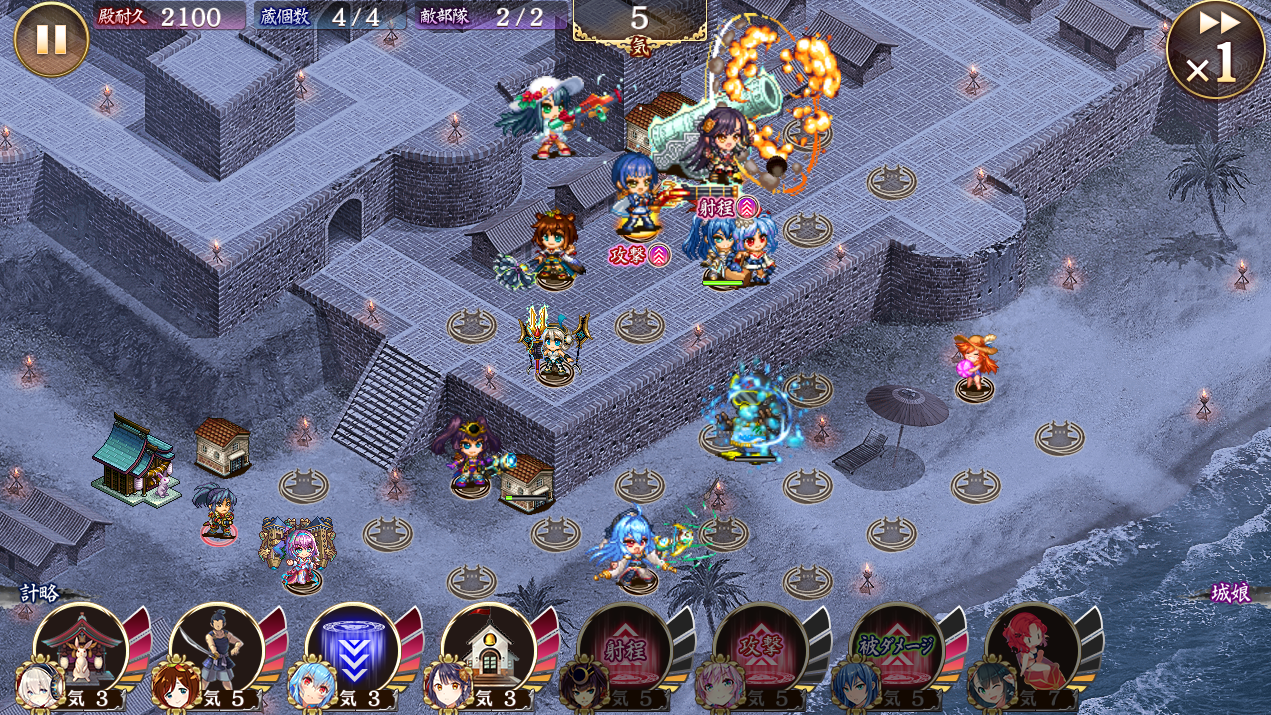Activate the swordsman soldier stratagem icon

coord(217,648)
